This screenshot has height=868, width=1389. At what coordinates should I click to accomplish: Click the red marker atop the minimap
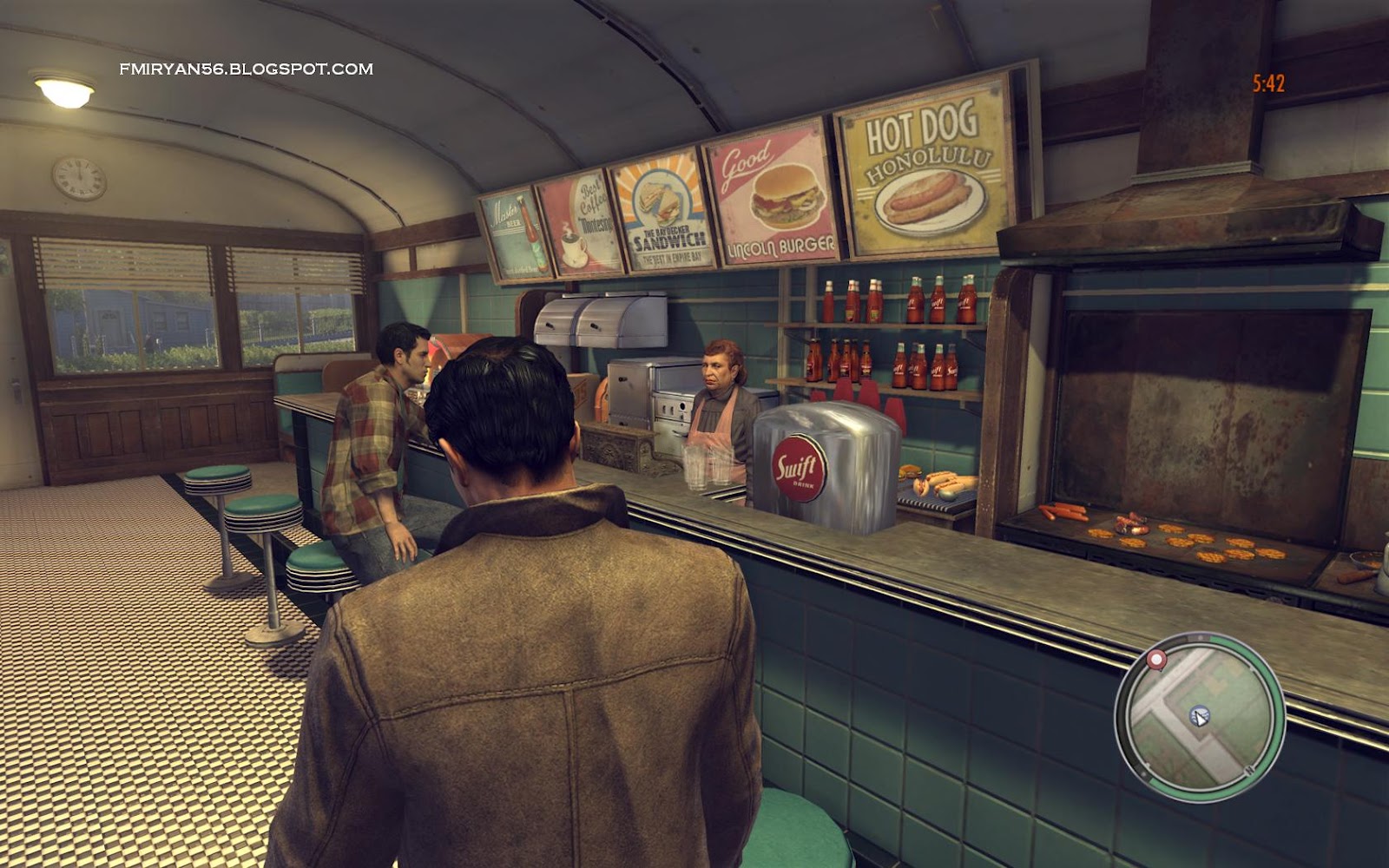1155,659
